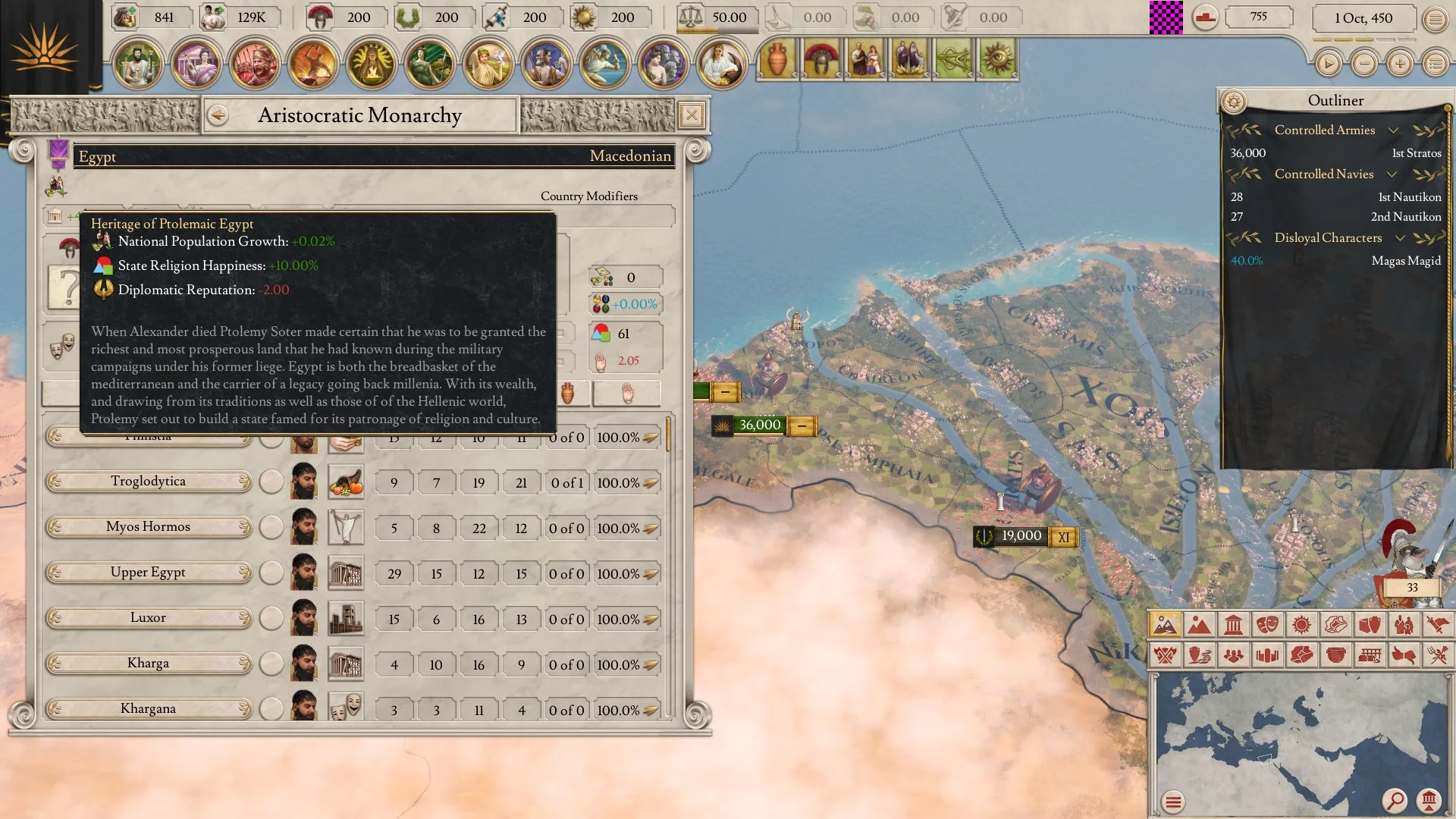1456x819 pixels.
Task: Increase game speed with the plus button
Action: click(1400, 64)
